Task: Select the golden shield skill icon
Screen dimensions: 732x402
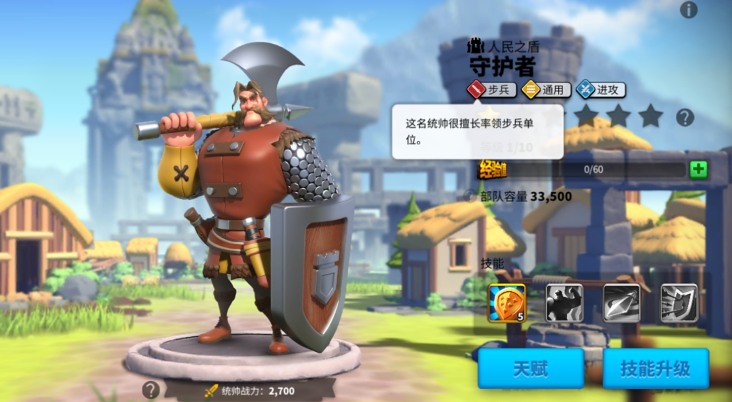Action: (x=506, y=303)
